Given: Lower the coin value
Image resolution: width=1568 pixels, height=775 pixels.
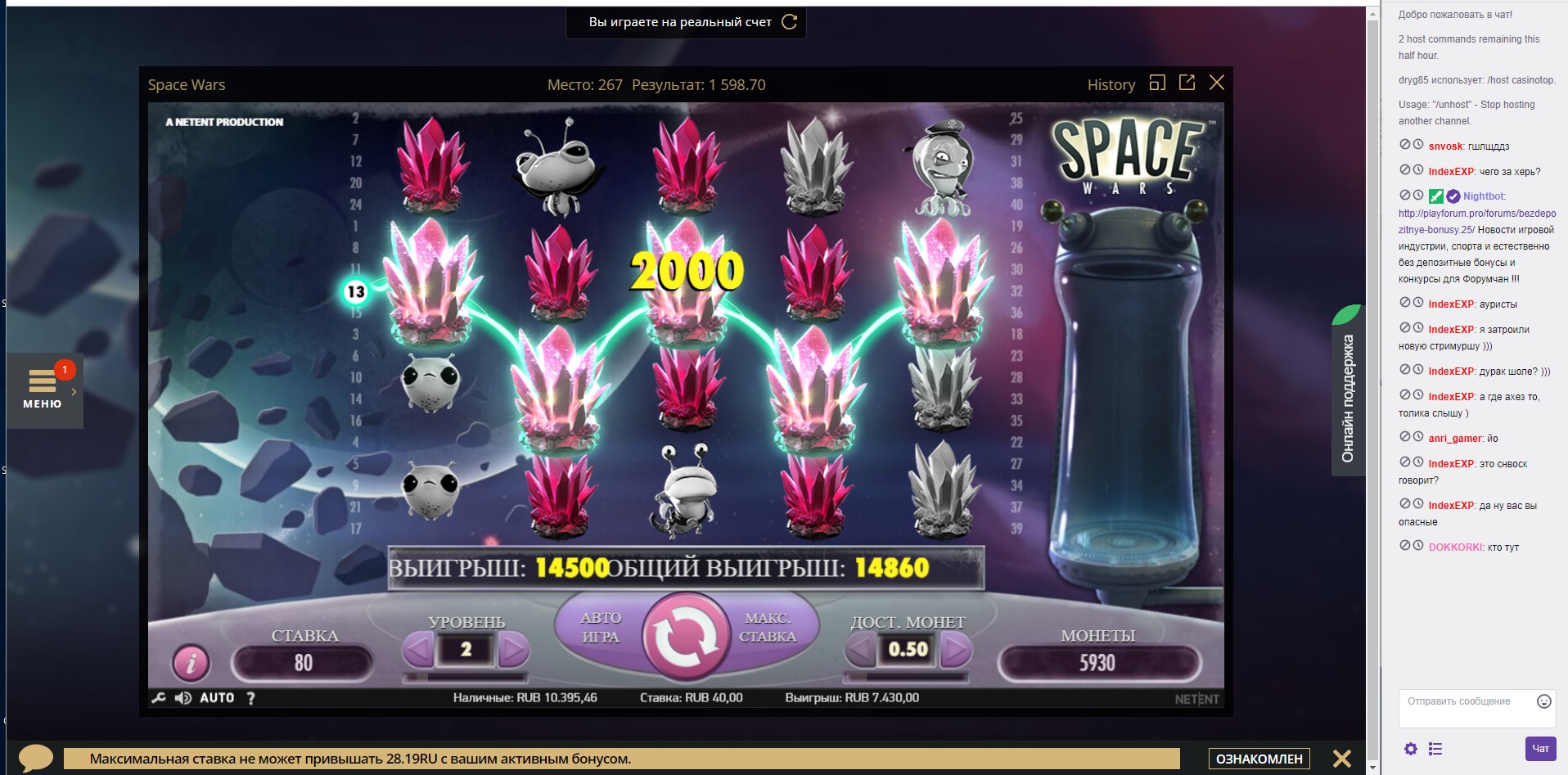Looking at the screenshot, I should pyautogui.click(x=861, y=650).
